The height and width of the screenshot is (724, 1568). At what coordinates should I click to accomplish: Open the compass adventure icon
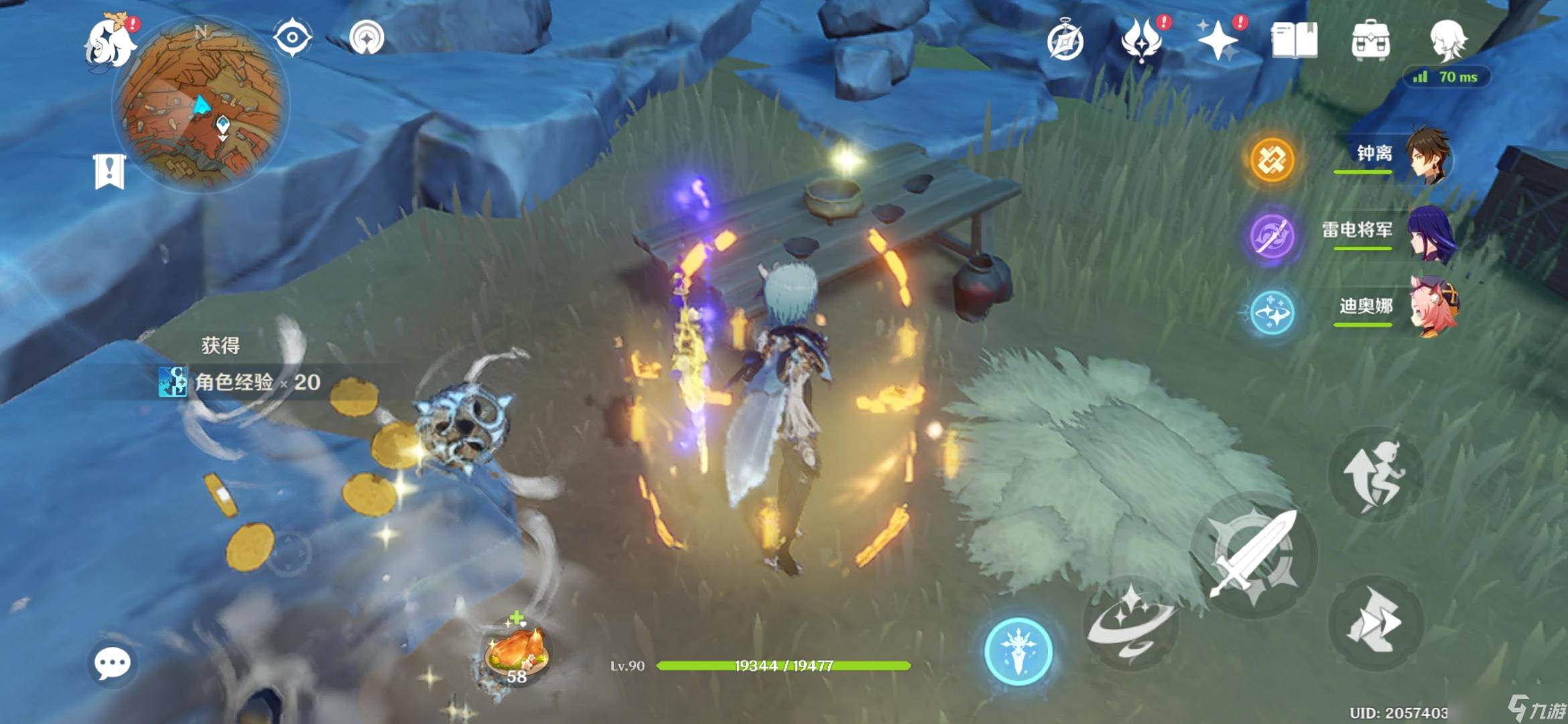[1065, 42]
